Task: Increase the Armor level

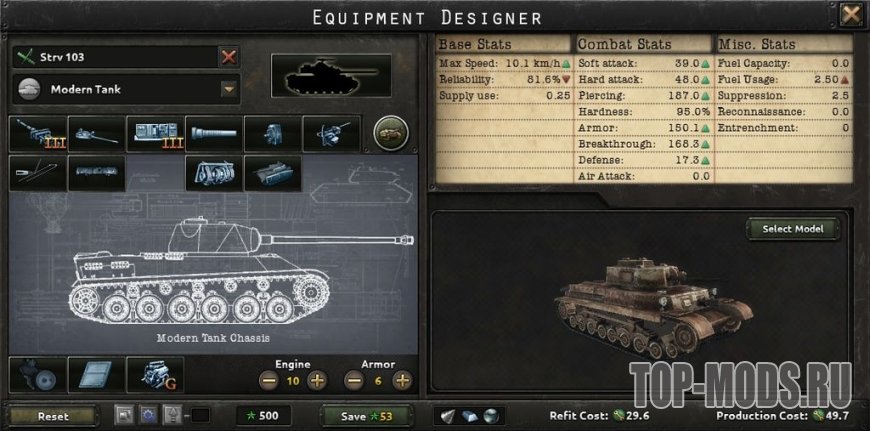Action: point(402,381)
